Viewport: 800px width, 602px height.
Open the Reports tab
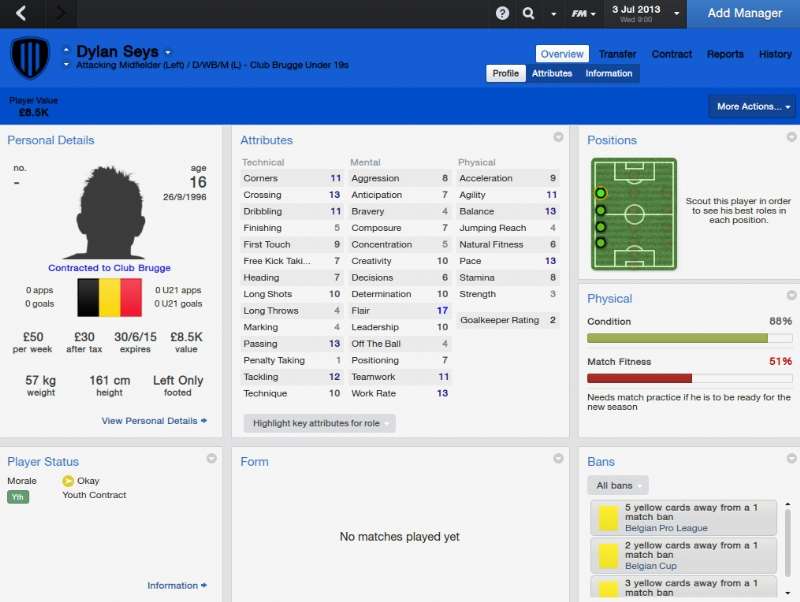click(x=725, y=54)
